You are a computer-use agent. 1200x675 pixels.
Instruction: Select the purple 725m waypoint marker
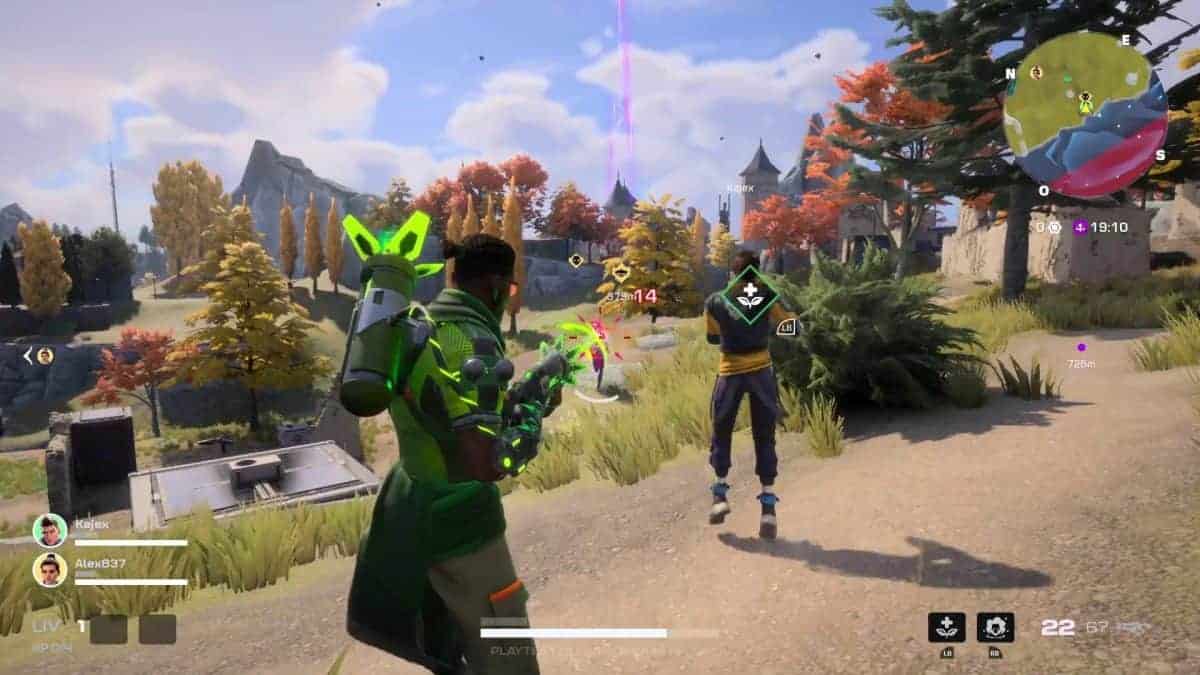tap(1081, 348)
